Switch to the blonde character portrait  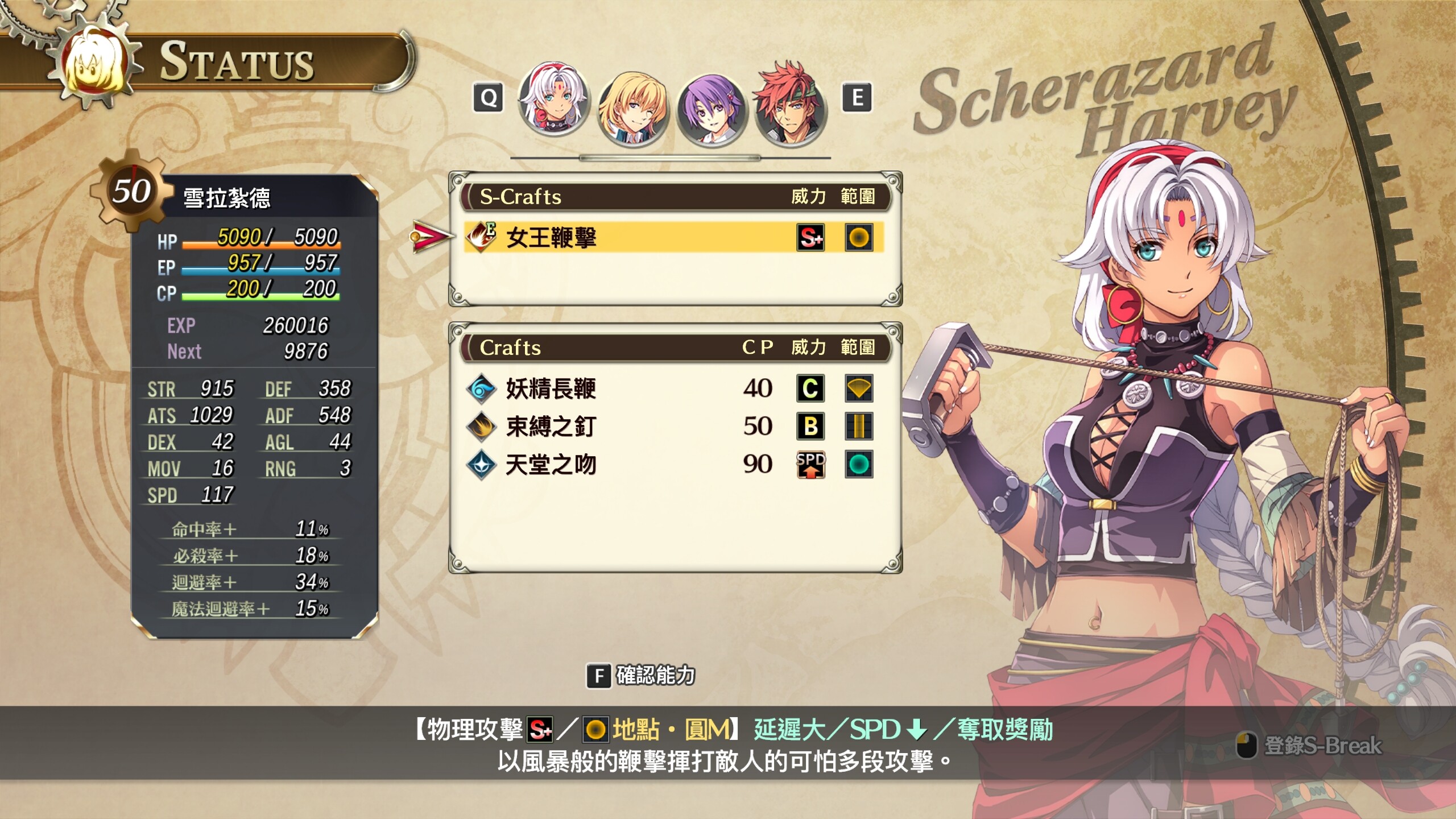[x=632, y=108]
